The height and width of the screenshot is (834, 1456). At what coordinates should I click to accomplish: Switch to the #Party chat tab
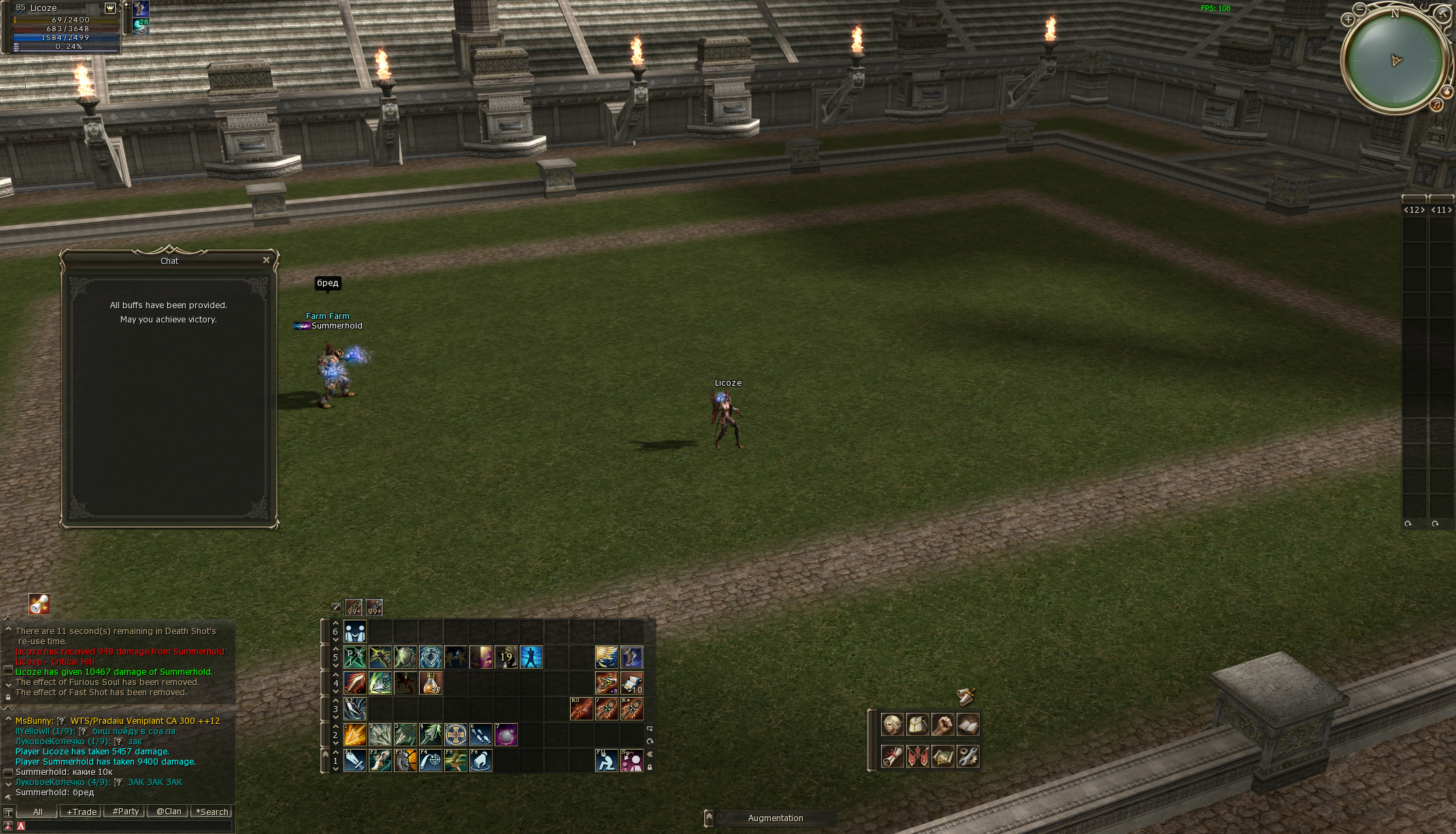(x=125, y=812)
